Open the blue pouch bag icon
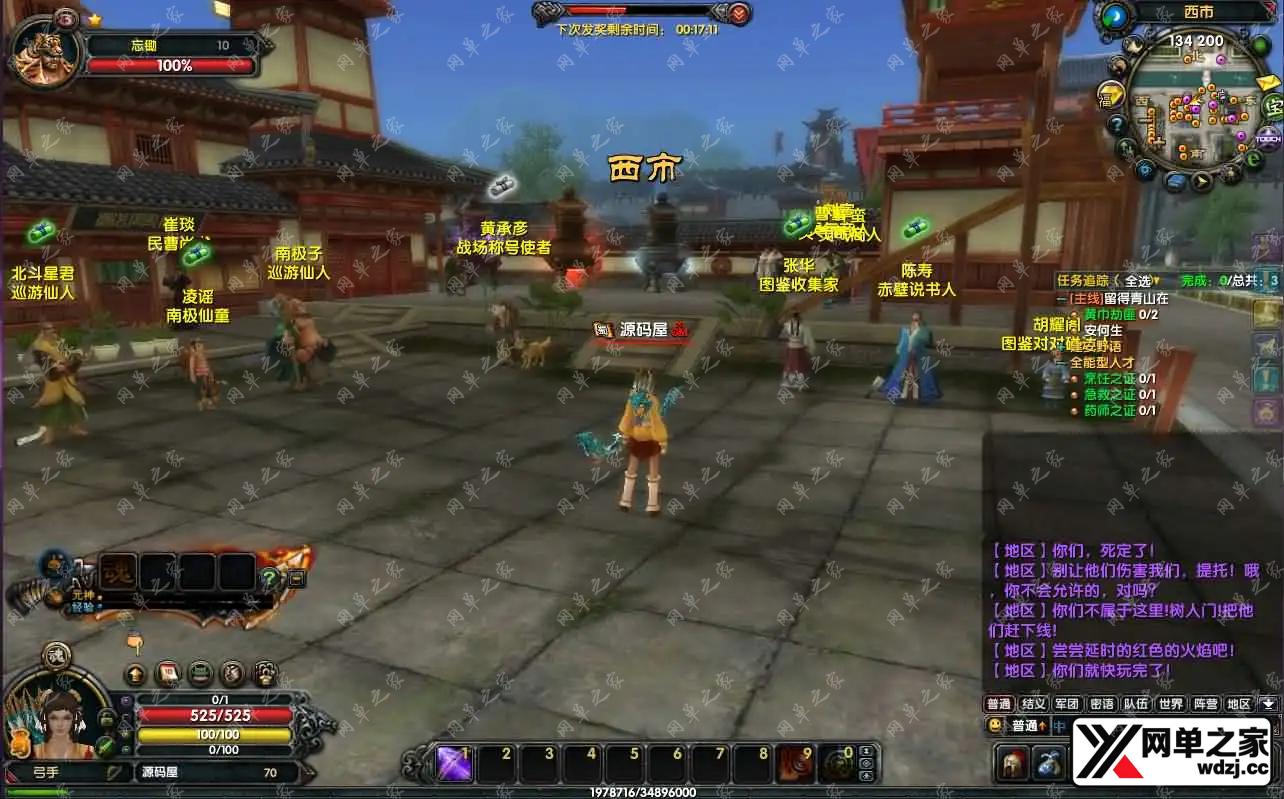1284x799 pixels. point(1049,763)
